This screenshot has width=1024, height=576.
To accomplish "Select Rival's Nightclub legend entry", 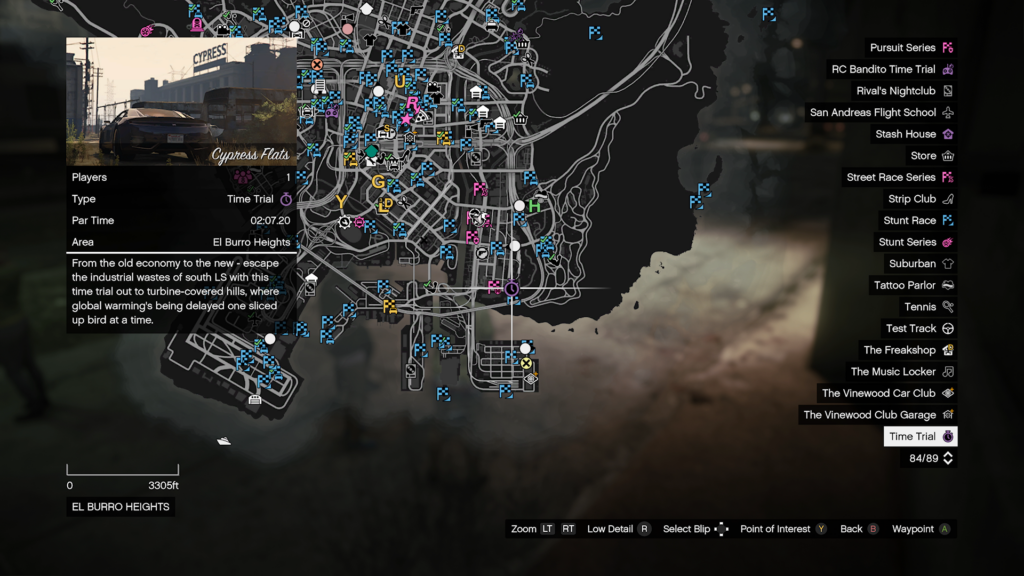I will point(895,91).
